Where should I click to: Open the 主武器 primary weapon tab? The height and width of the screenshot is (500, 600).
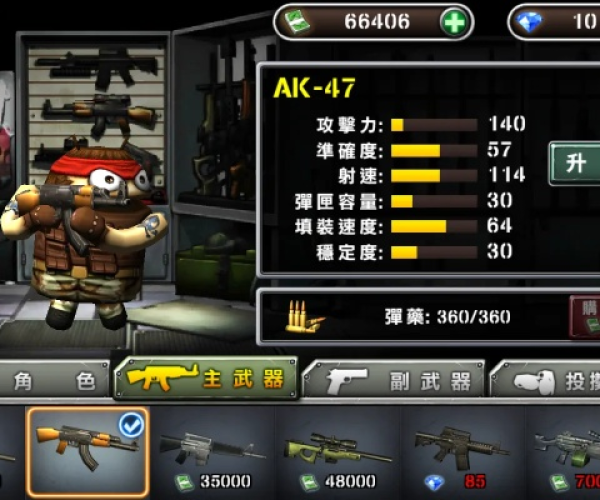pyautogui.click(x=205, y=380)
